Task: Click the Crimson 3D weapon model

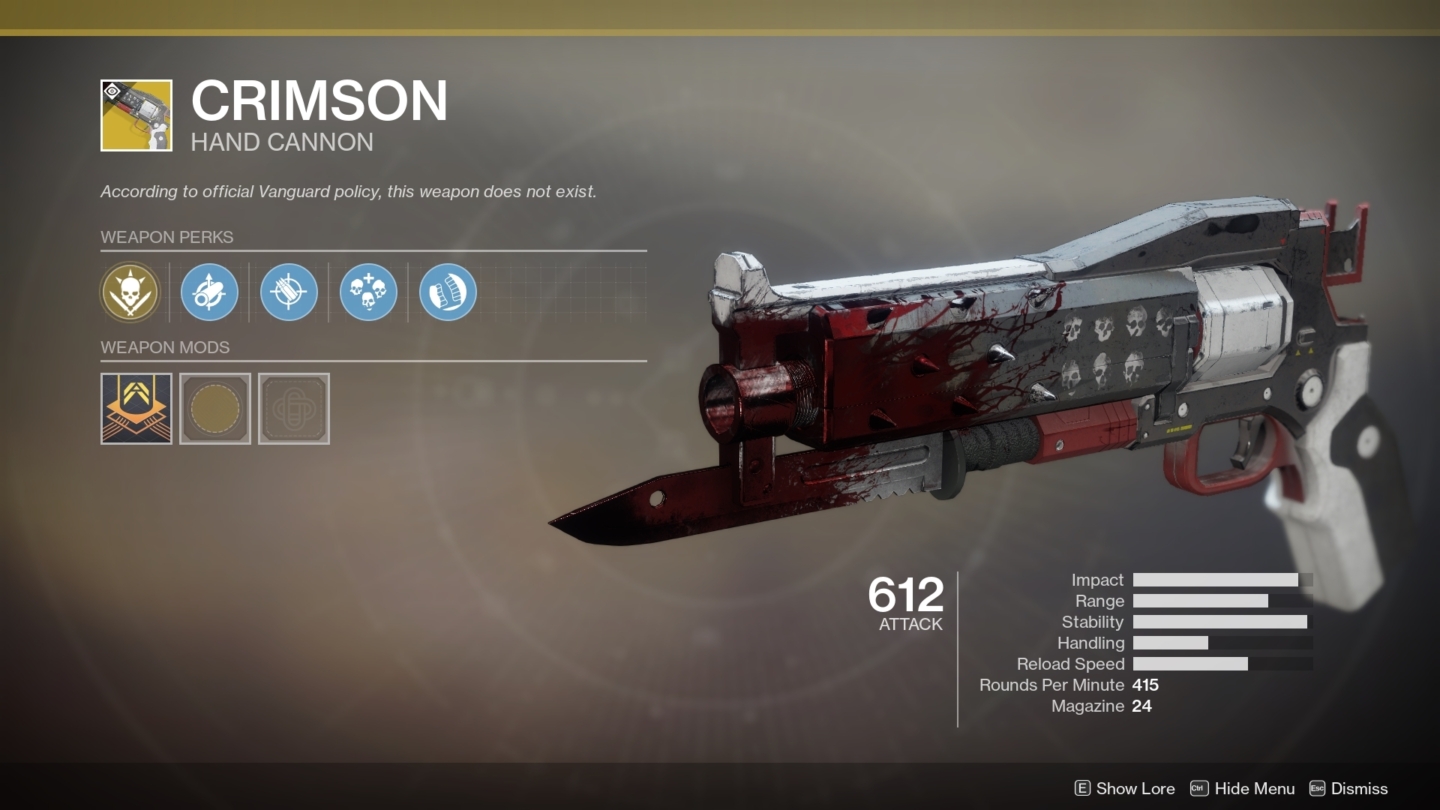Action: click(x=1000, y=380)
